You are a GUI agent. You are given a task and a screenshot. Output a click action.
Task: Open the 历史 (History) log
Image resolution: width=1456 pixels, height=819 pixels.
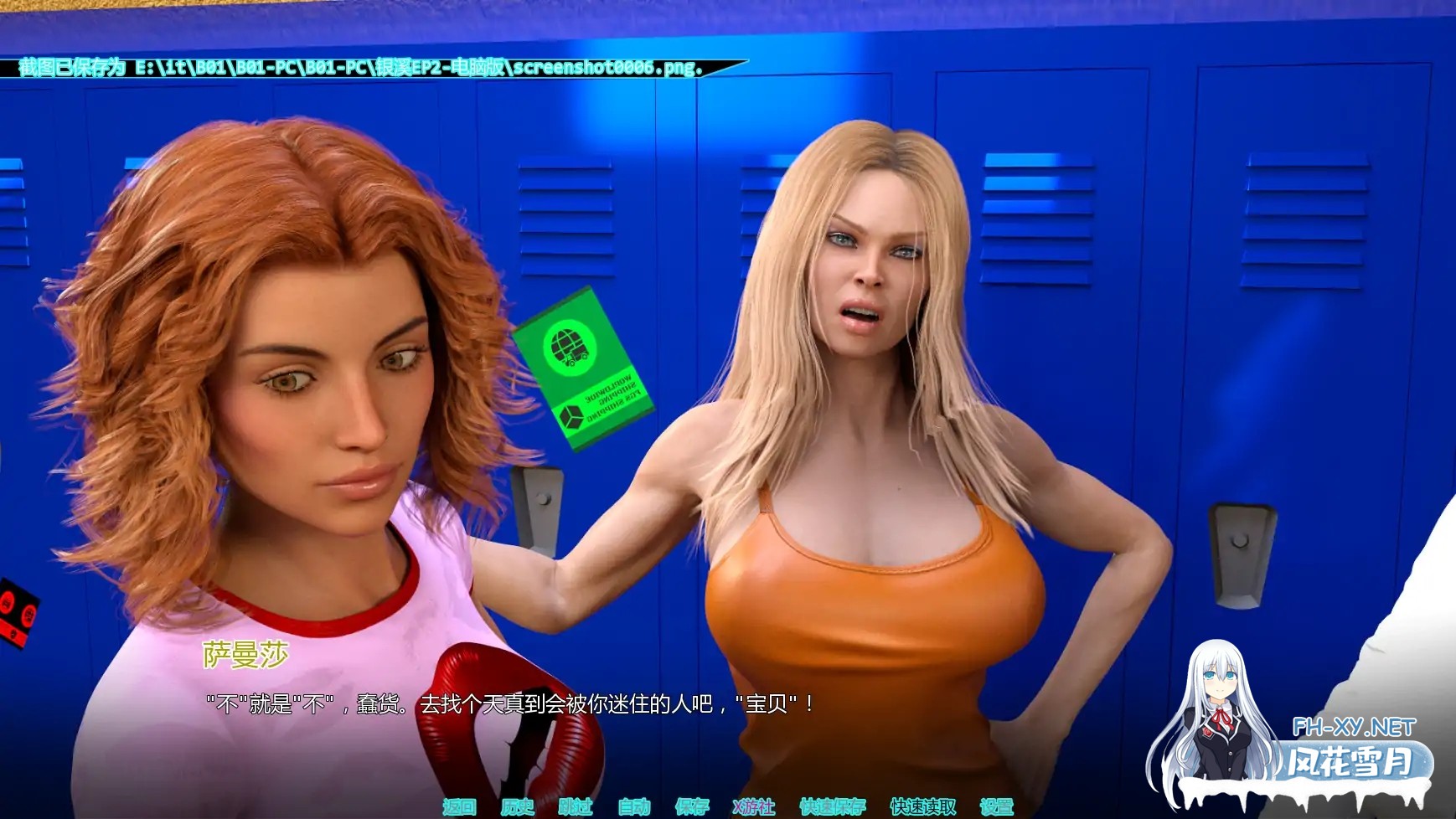pos(517,806)
